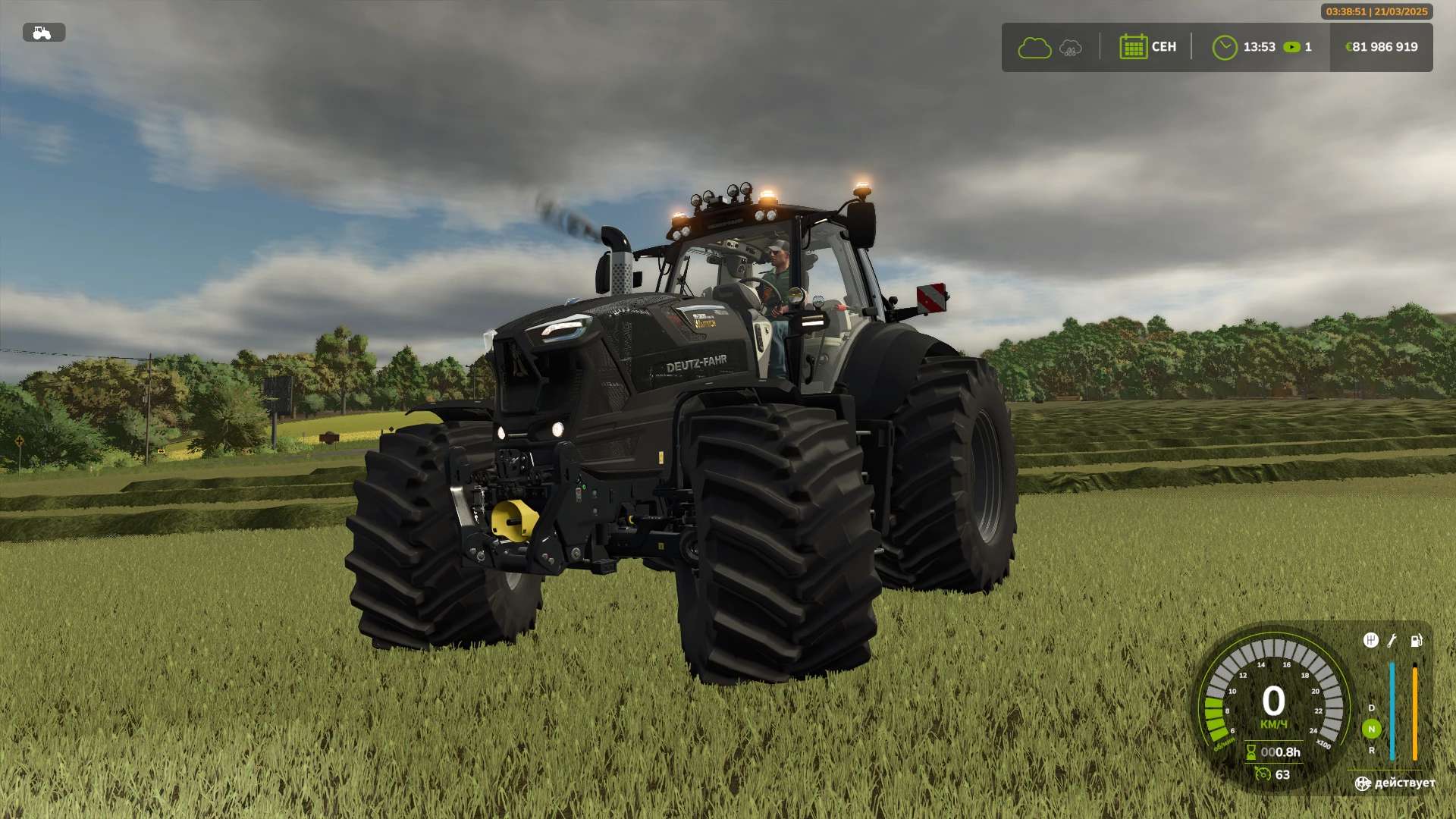Expand the time scale control showing 1
Screen dimensions: 1456x819
[1297, 47]
